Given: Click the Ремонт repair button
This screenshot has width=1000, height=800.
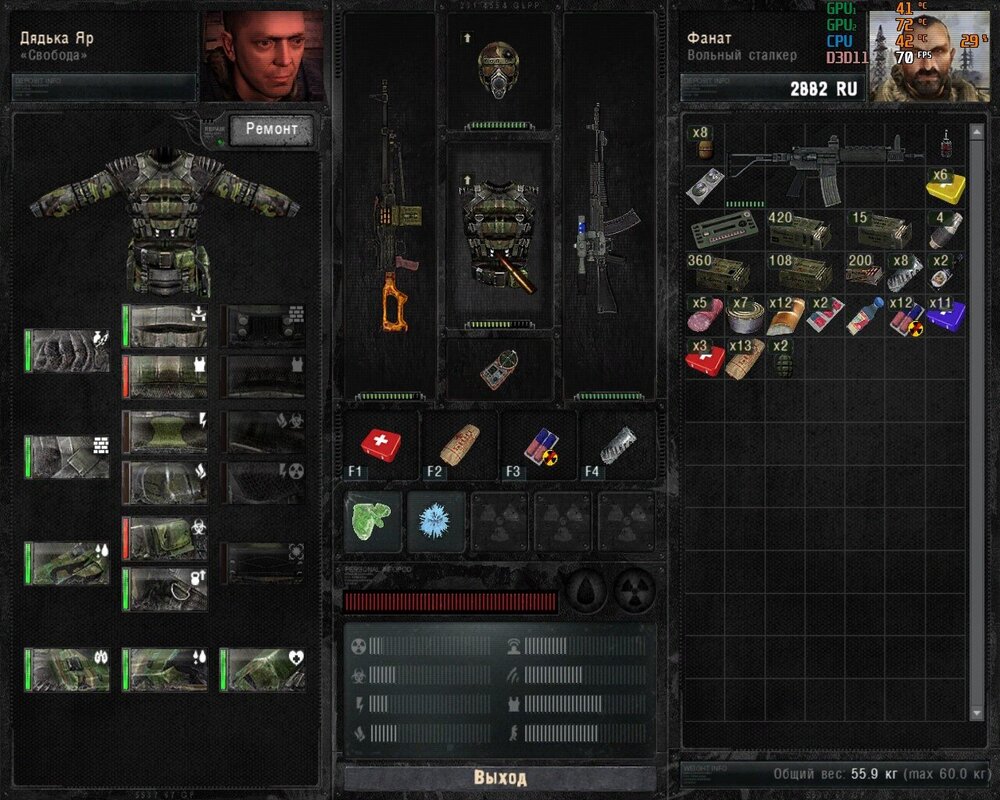Looking at the screenshot, I should (272, 130).
